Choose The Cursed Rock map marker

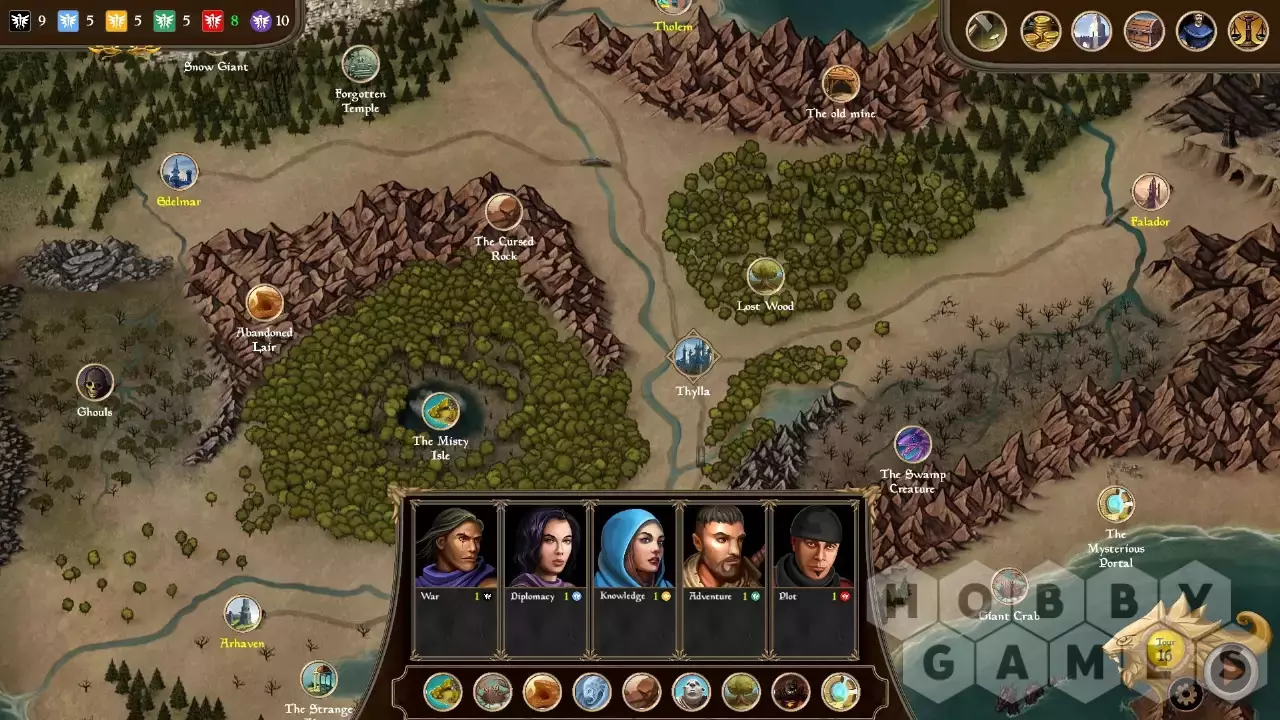(x=504, y=212)
